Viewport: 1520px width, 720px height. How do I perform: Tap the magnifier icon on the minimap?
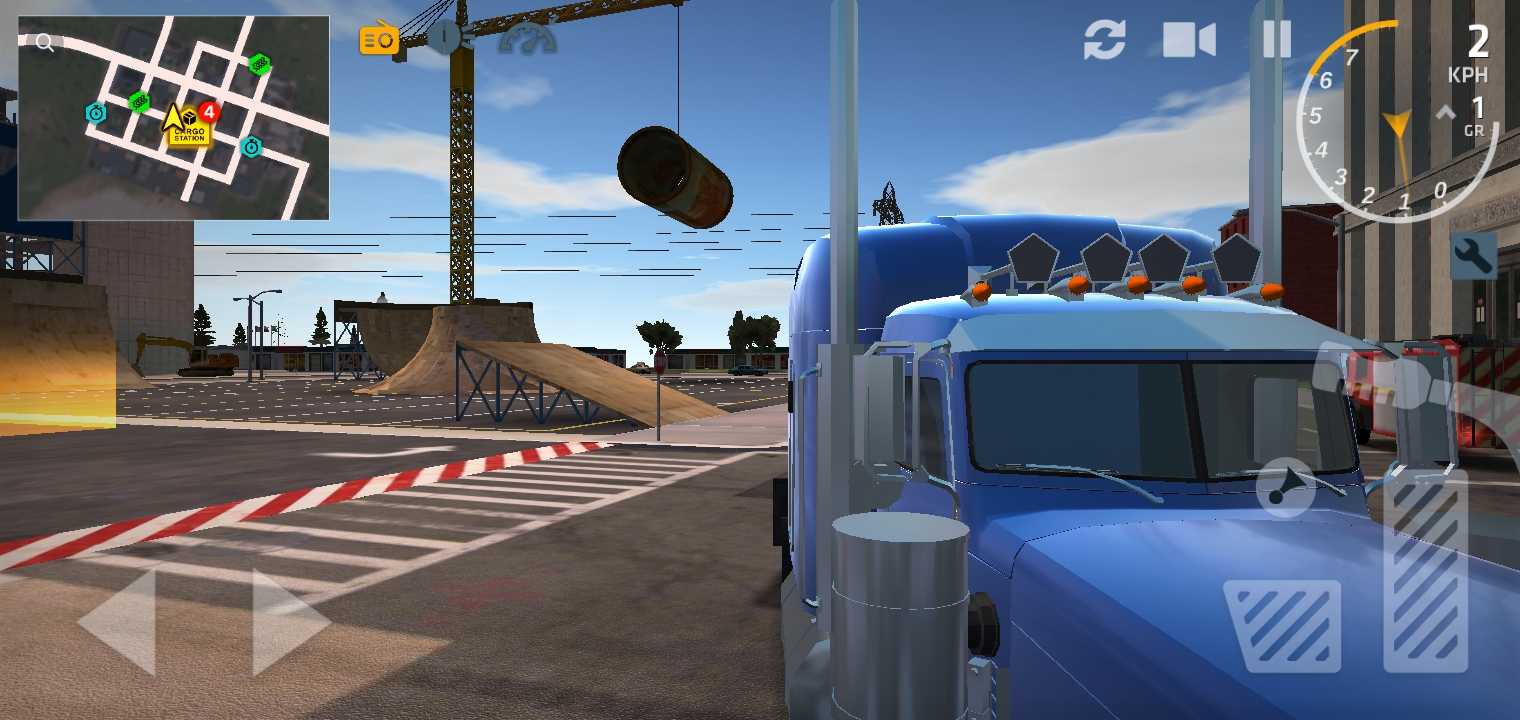[43, 43]
